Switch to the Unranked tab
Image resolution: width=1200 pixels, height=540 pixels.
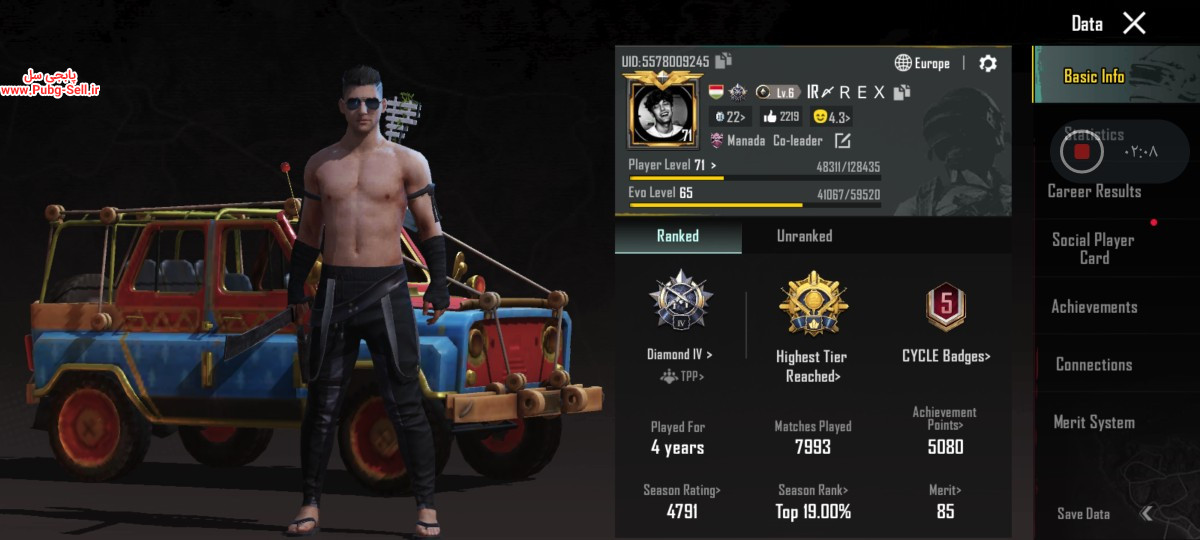point(804,236)
